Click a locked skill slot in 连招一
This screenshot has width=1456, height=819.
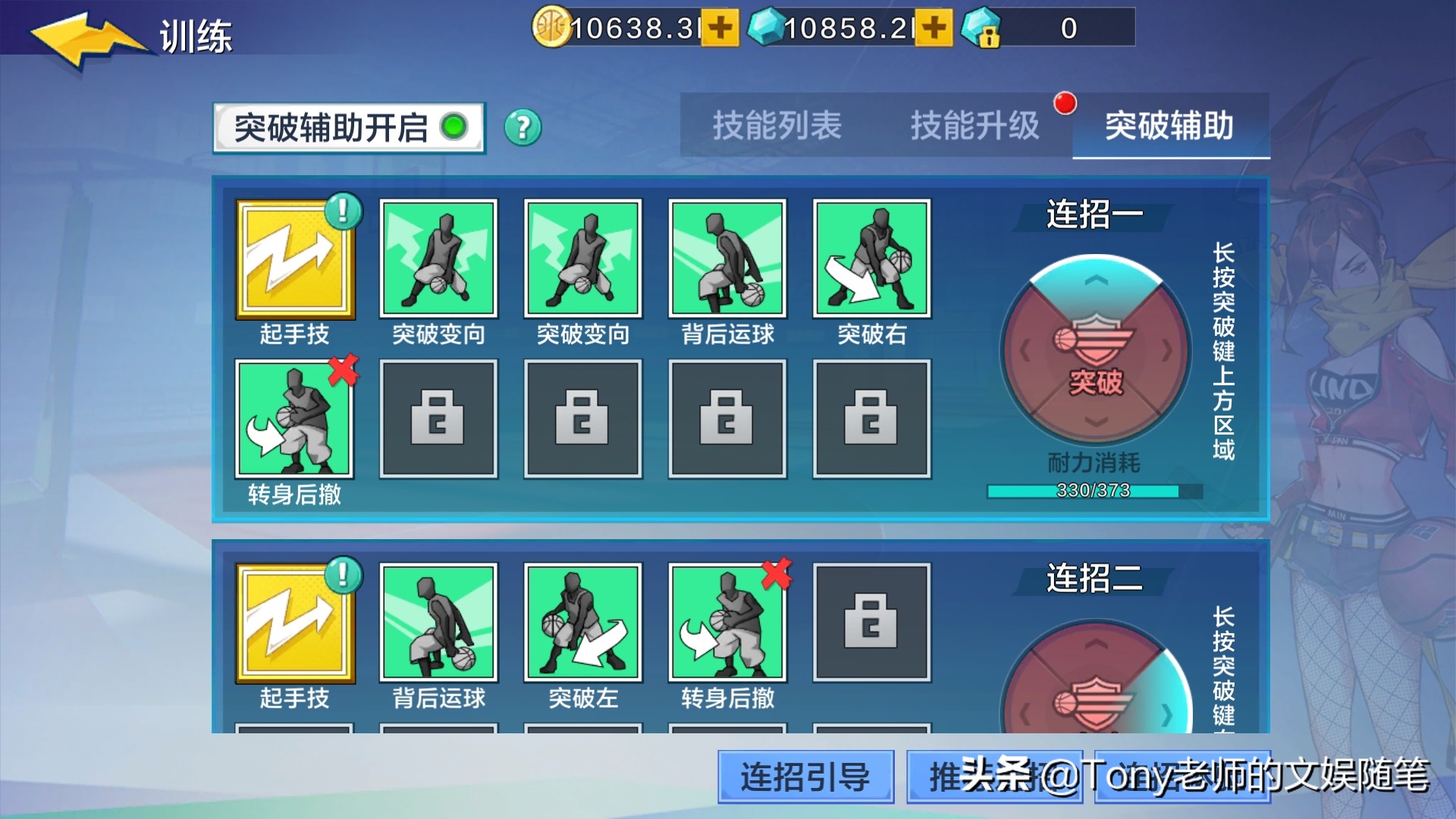coord(438,419)
